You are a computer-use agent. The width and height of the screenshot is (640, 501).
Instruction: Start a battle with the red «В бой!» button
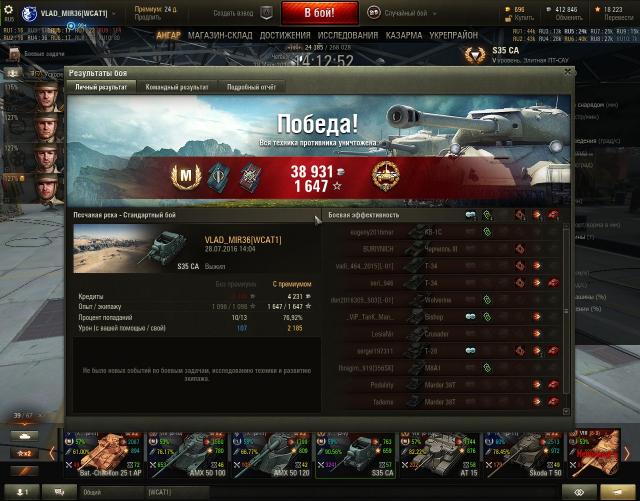point(318,12)
